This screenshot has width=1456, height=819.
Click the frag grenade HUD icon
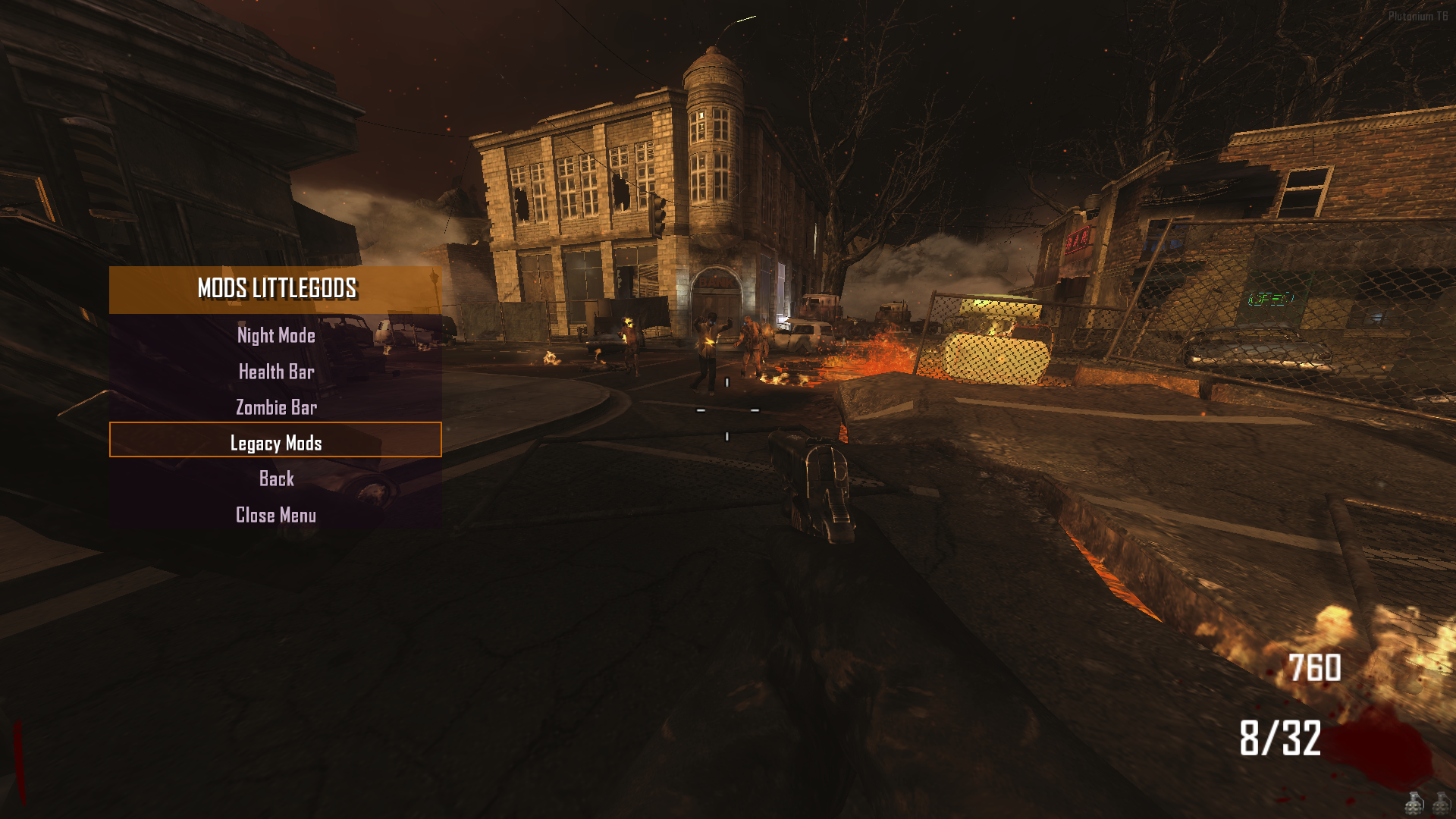pyautogui.click(x=1414, y=805)
